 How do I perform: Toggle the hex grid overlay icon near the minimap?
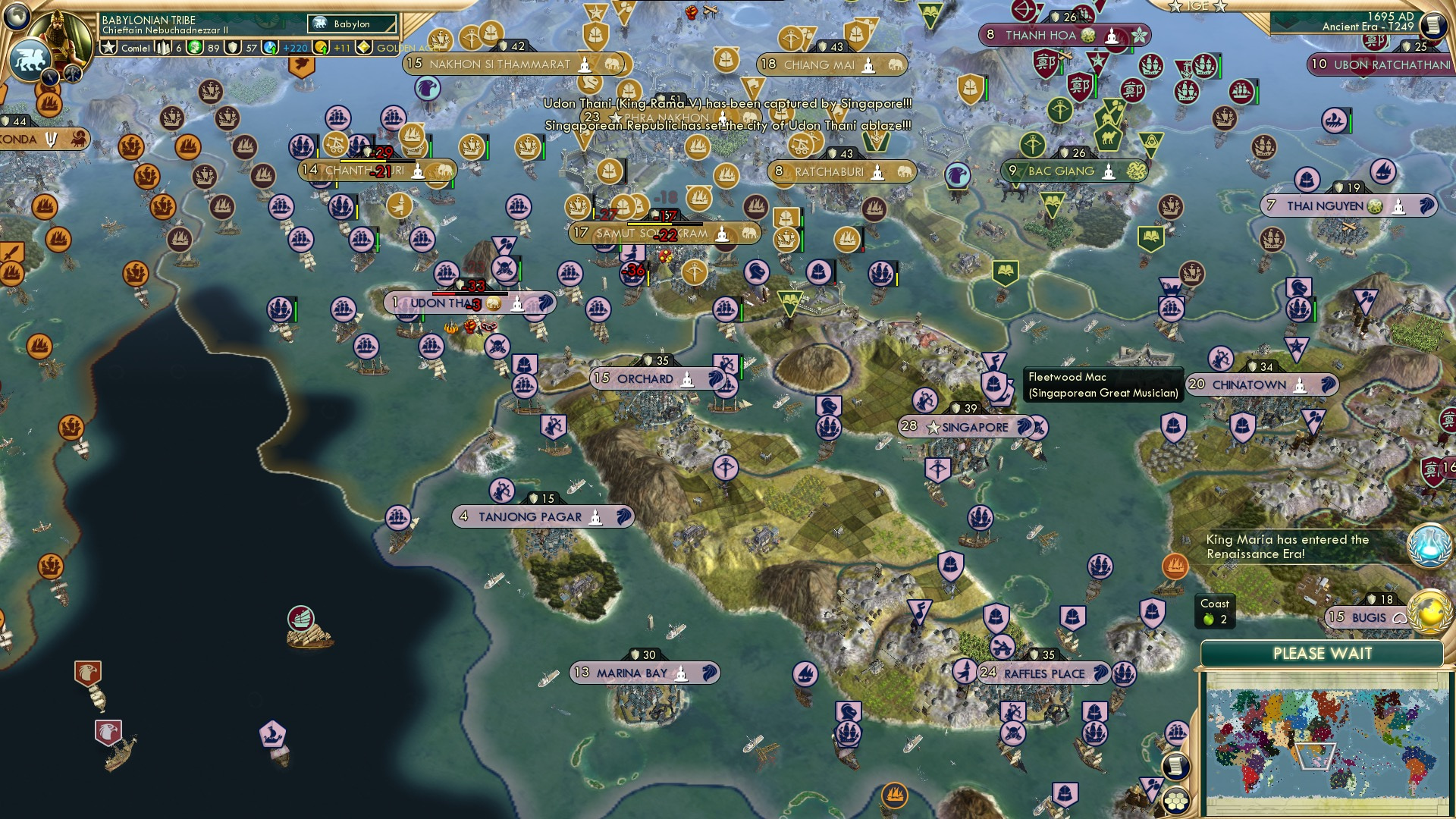[x=1175, y=800]
